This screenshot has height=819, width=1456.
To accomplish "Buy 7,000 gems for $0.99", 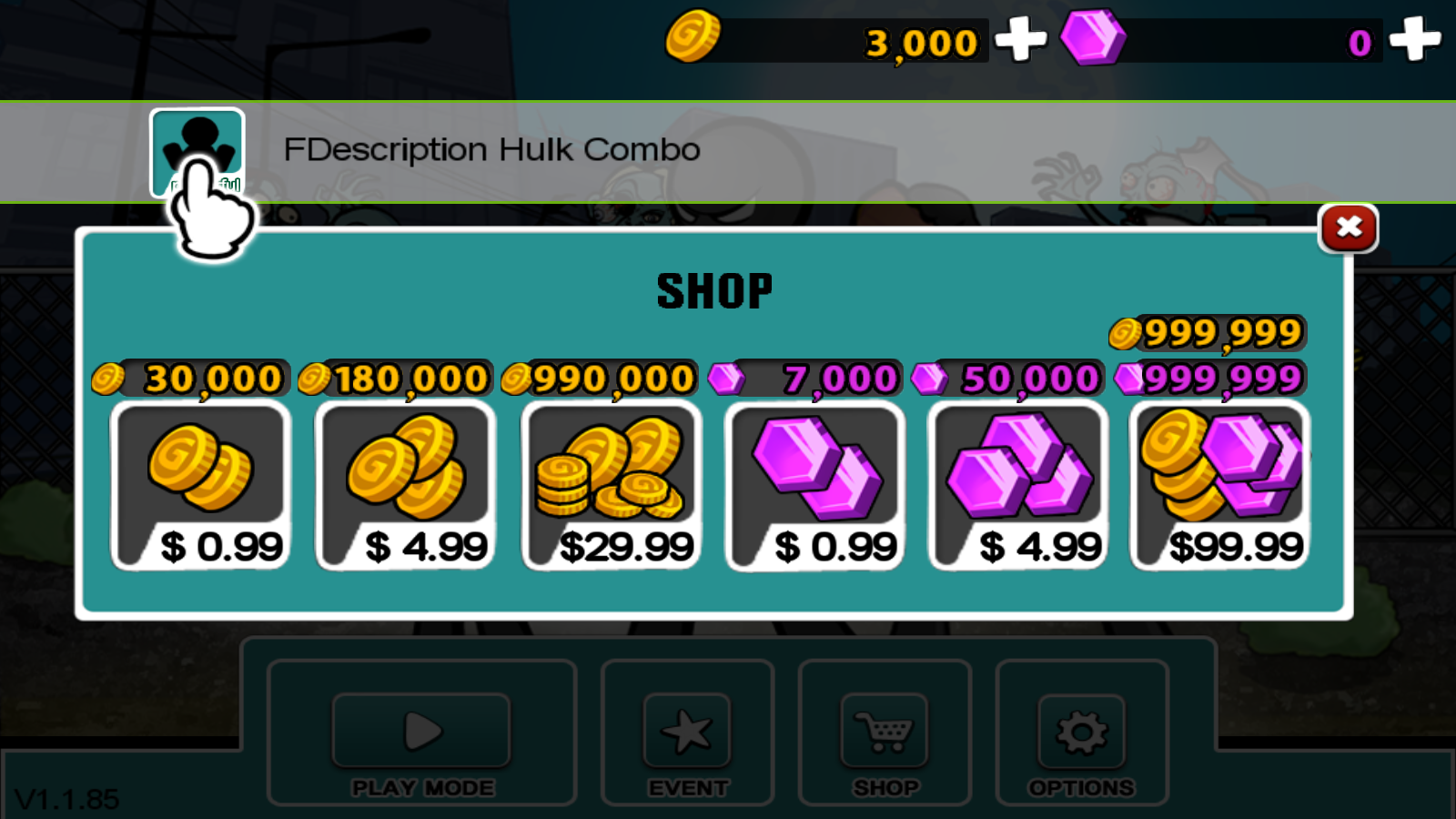I will (x=815, y=486).
